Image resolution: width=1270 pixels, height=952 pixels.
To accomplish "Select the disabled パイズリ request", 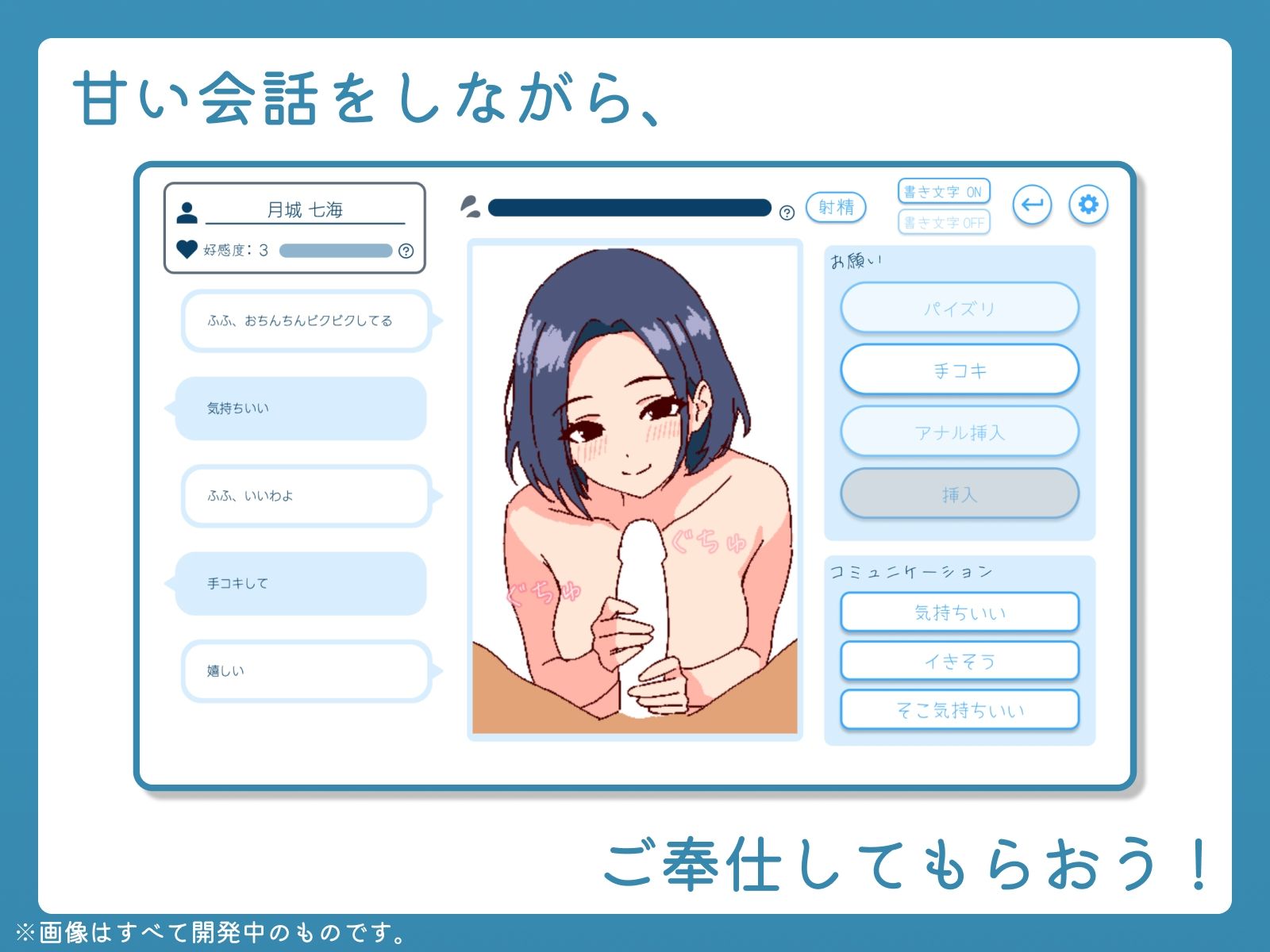I will (960, 309).
